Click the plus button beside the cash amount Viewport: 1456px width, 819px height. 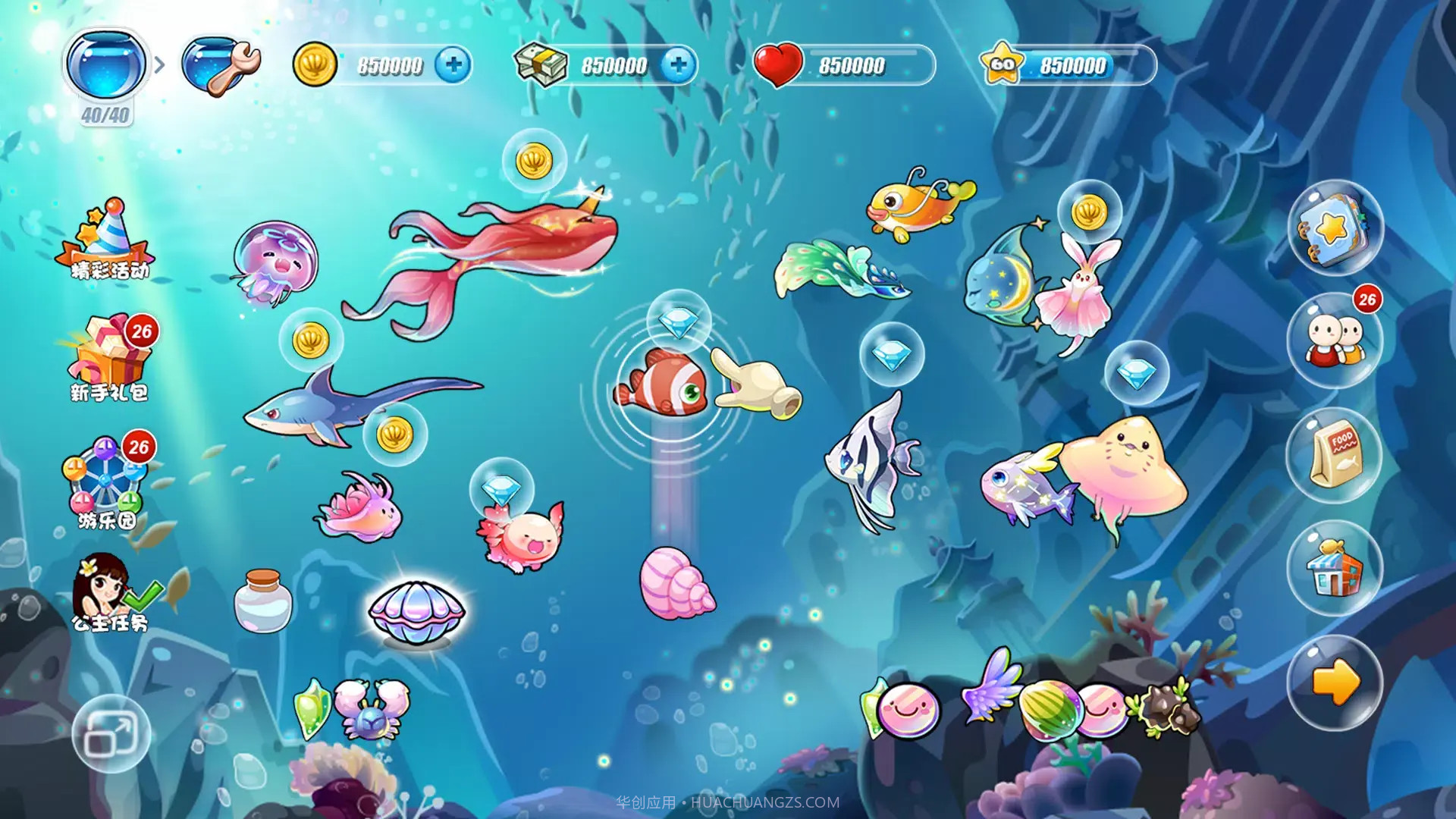681,65
